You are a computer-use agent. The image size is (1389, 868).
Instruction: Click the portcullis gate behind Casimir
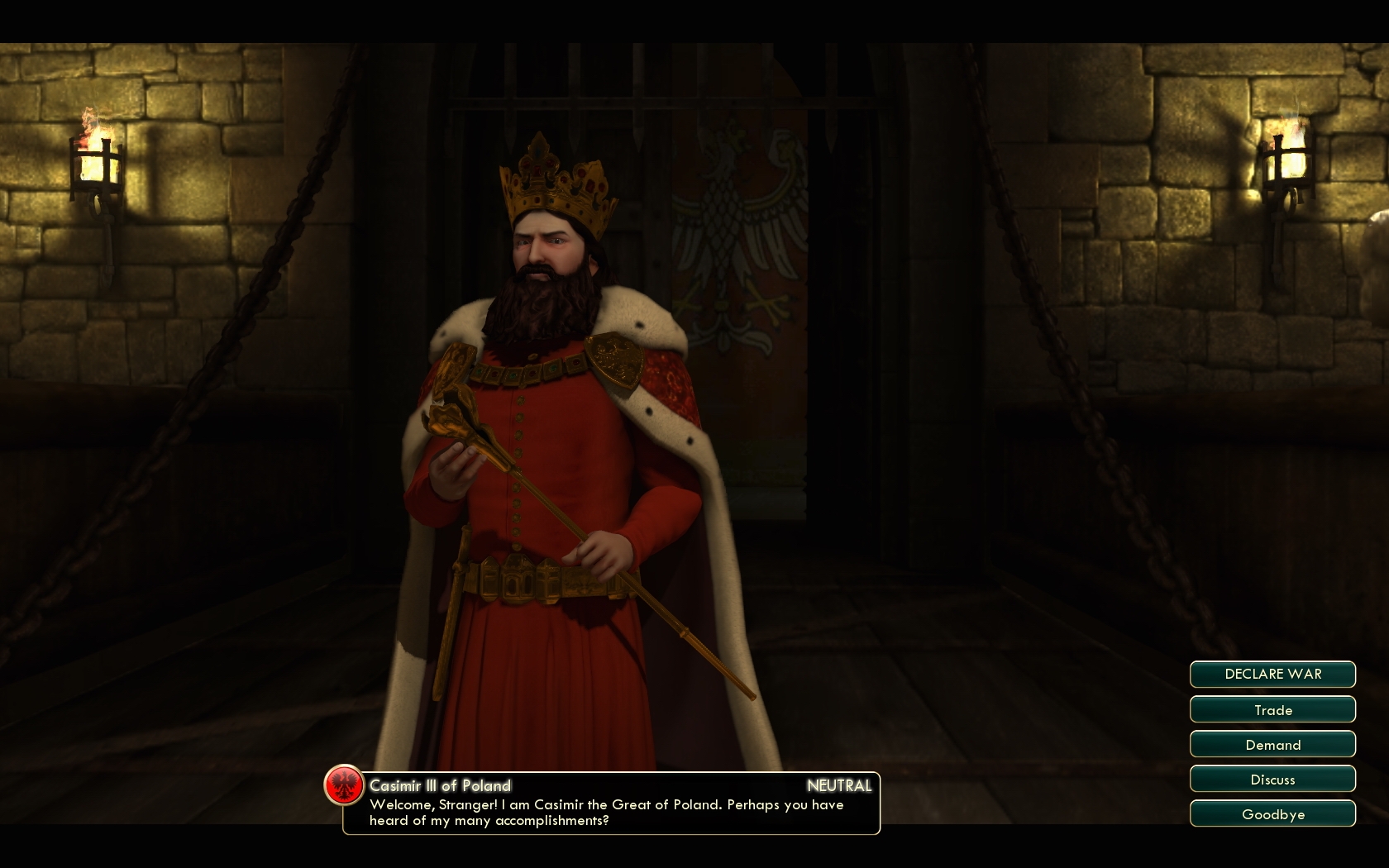pyautogui.click(x=661, y=99)
